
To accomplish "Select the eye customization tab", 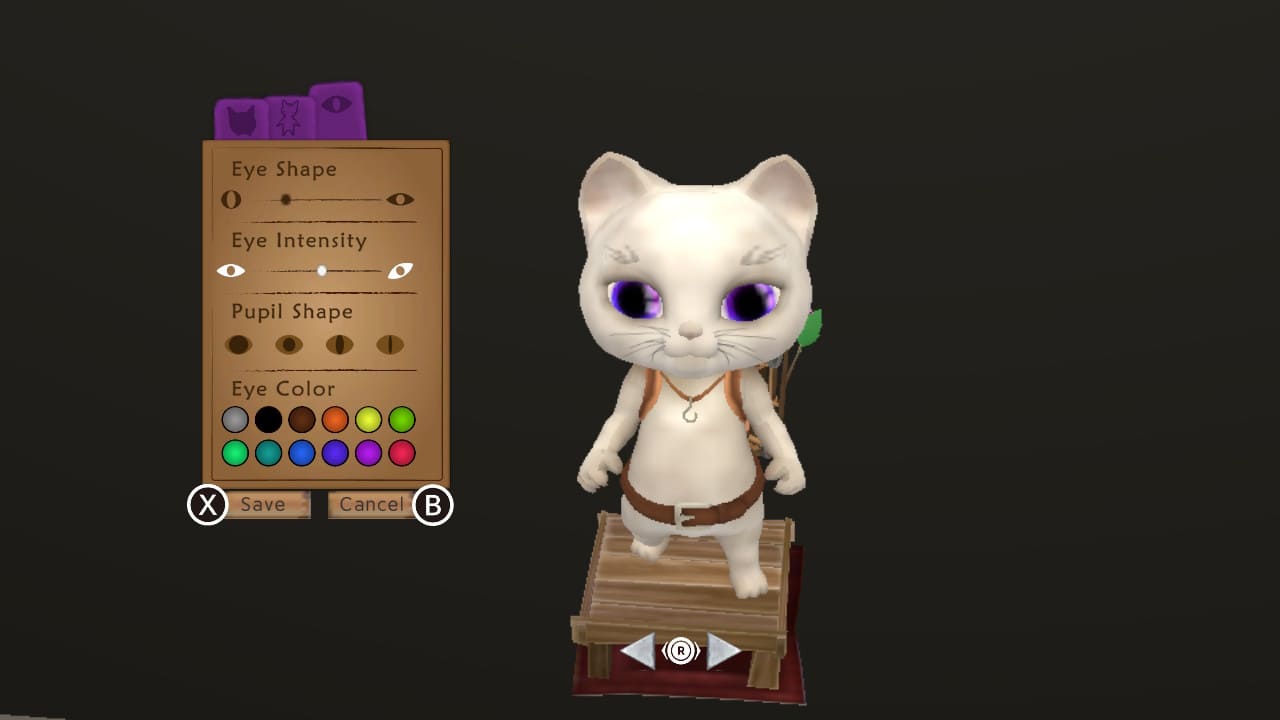I will click(x=340, y=110).
